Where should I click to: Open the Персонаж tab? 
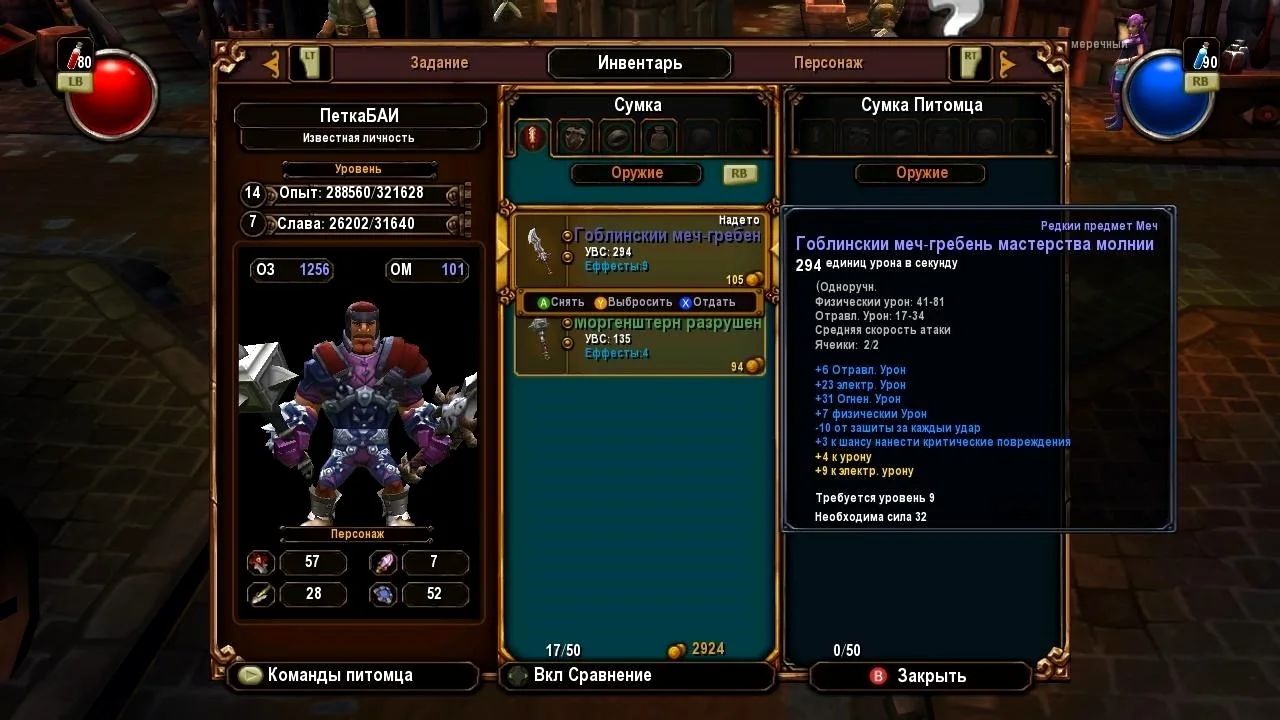pyautogui.click(x=828, y=63)
